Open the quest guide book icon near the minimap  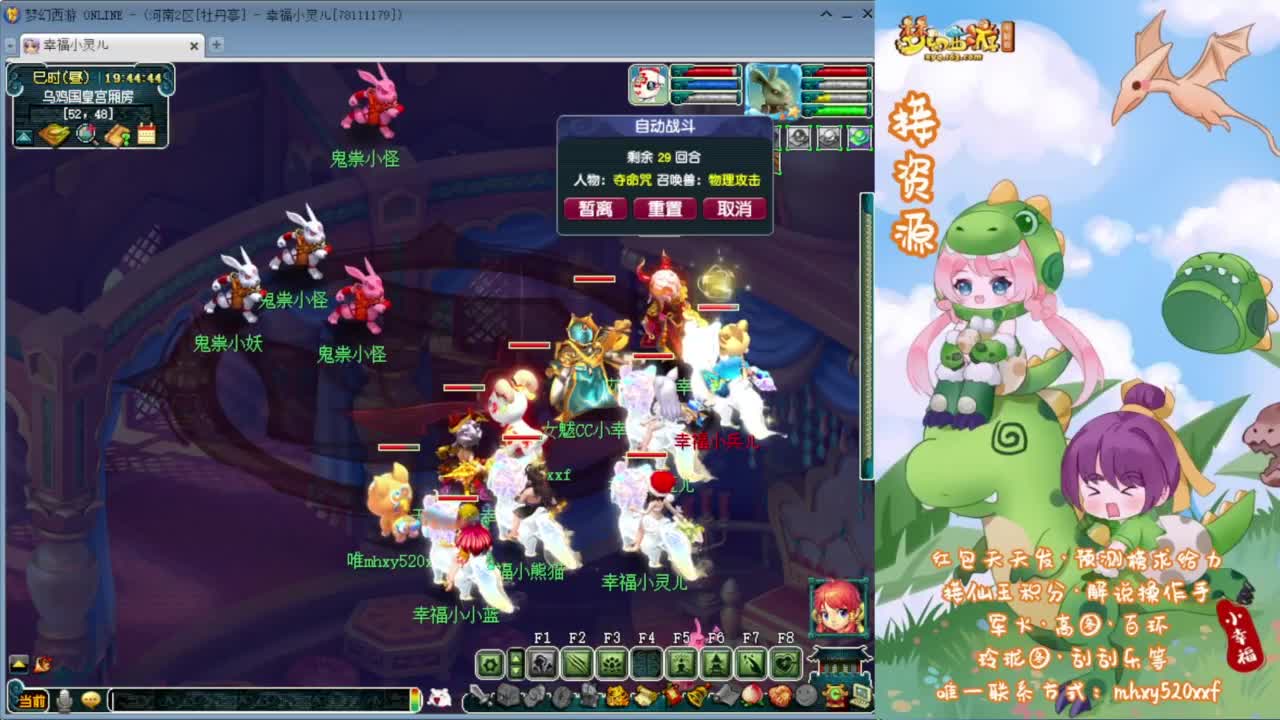click(x=119, y=133)
